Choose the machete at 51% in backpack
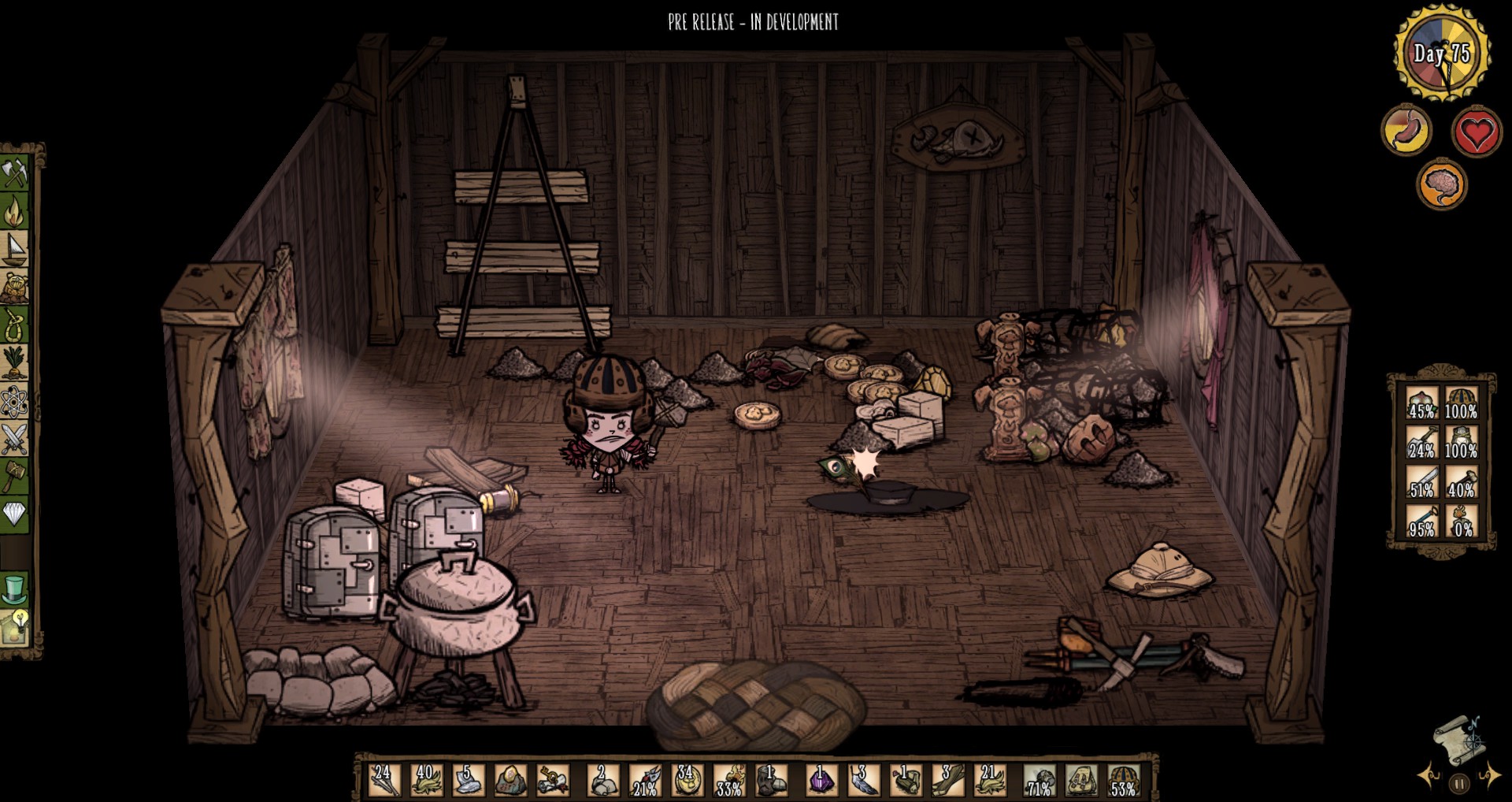 point(1422,482)
